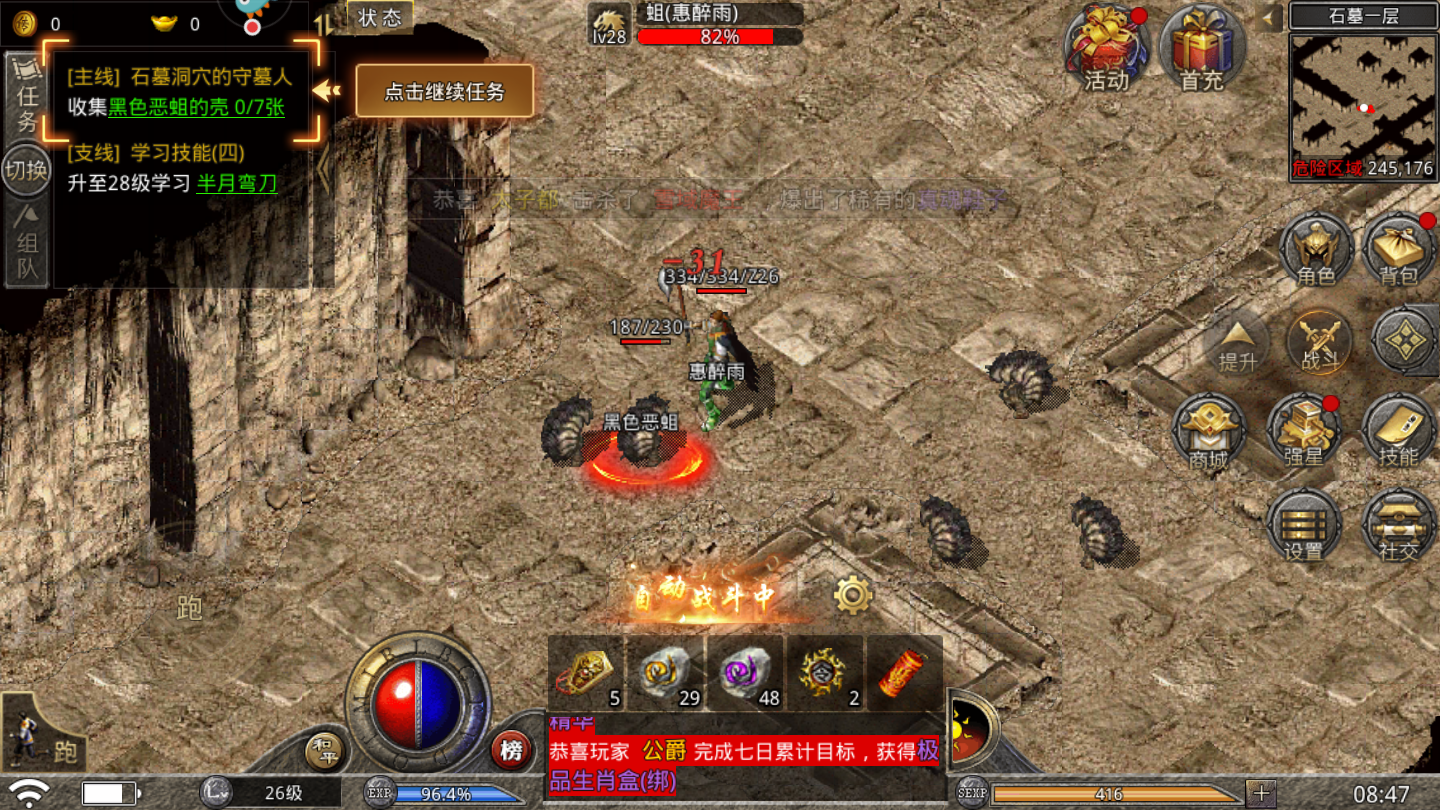Open the 技能 skills window

coord(1398,432)
